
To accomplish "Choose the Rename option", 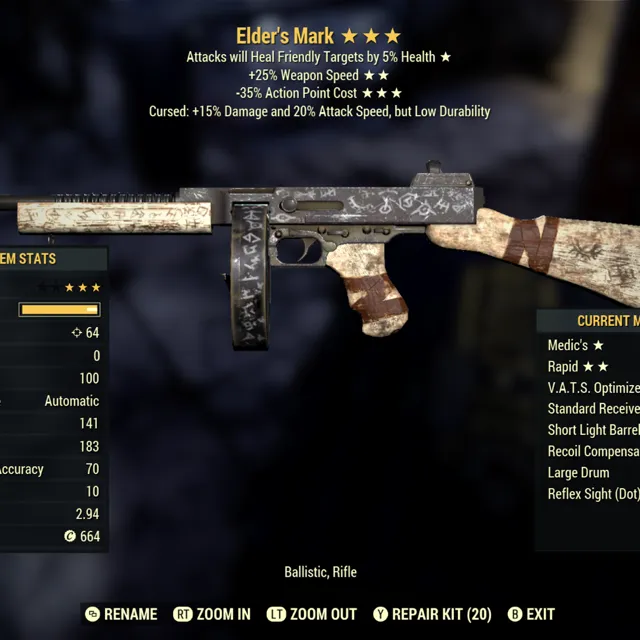I will coord(121,614).
